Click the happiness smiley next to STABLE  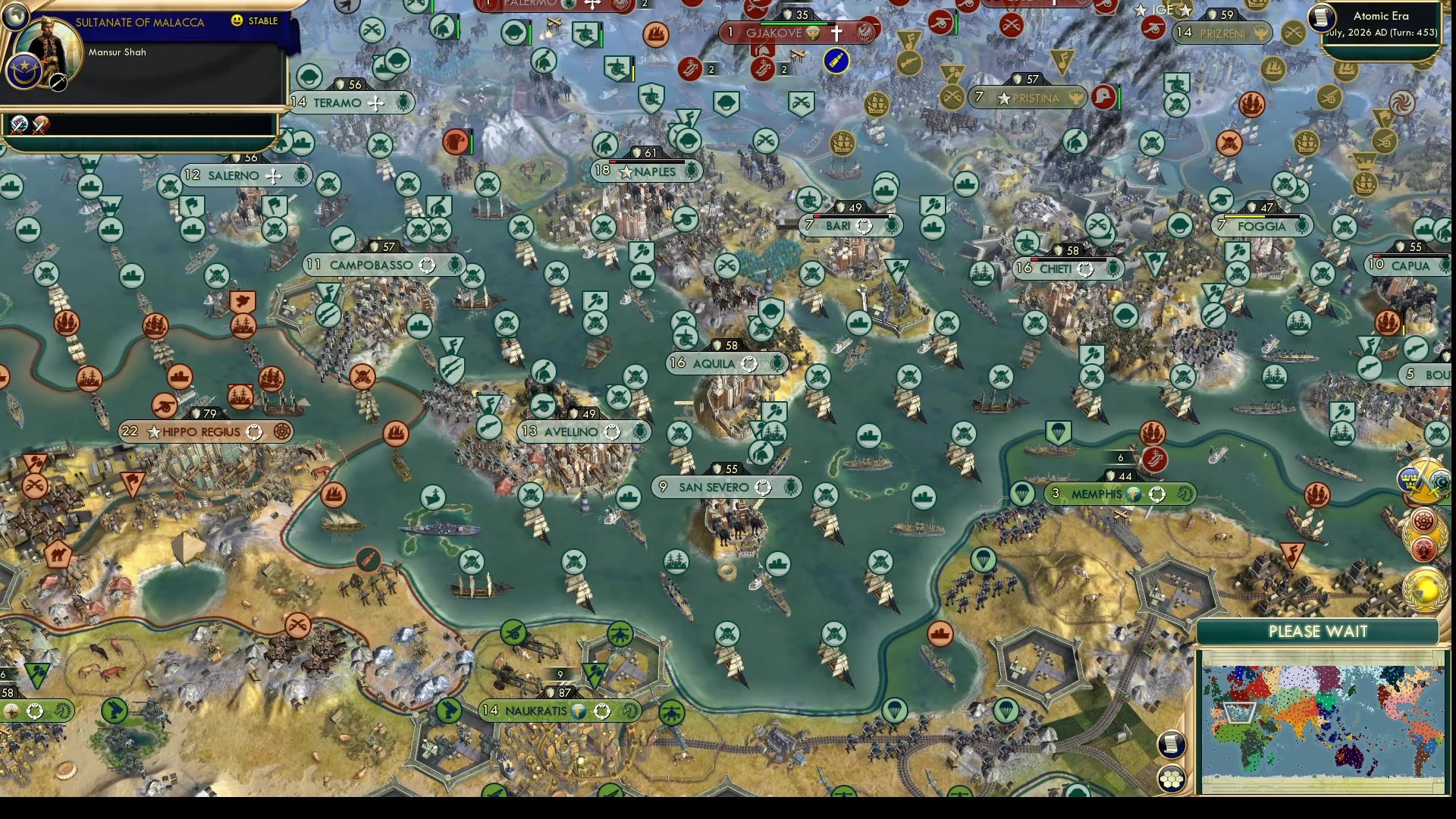237,22
